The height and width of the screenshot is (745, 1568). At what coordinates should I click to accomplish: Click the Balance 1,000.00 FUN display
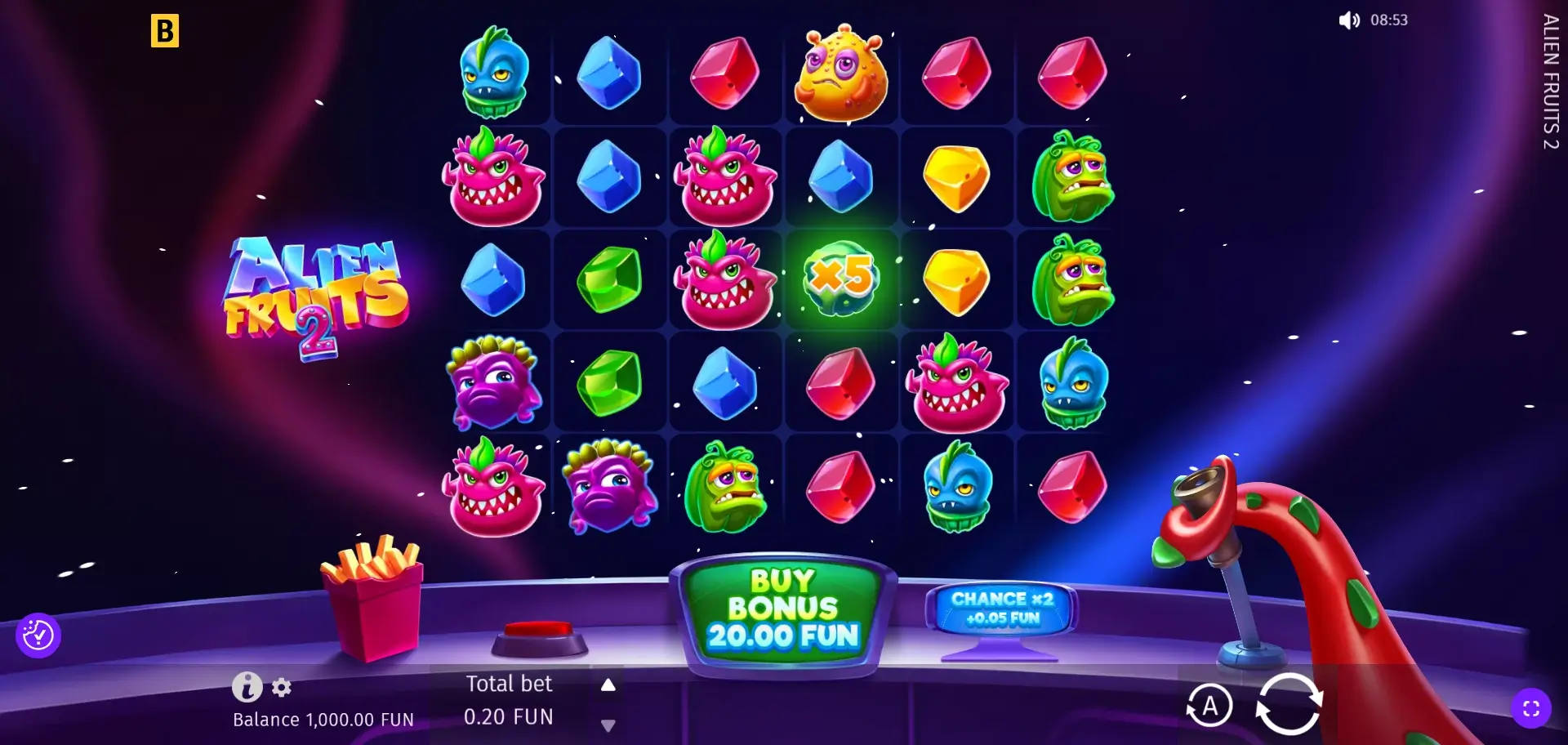(x=323, y=720)
